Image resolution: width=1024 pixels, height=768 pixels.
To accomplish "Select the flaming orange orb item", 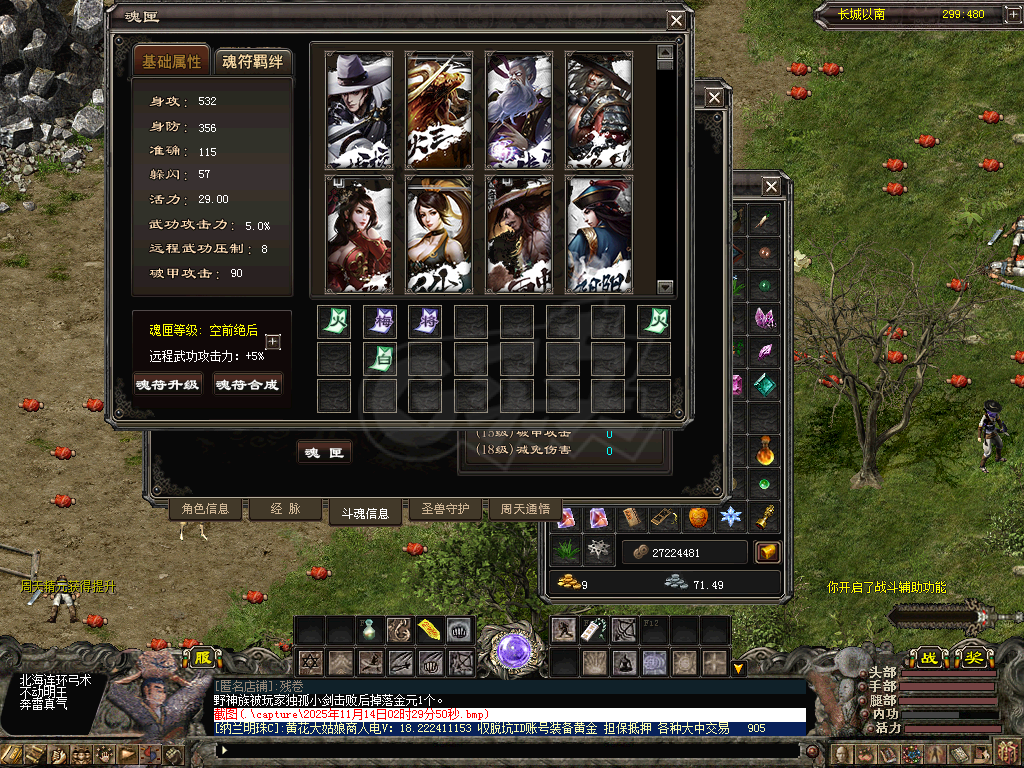I will [698, 517].
